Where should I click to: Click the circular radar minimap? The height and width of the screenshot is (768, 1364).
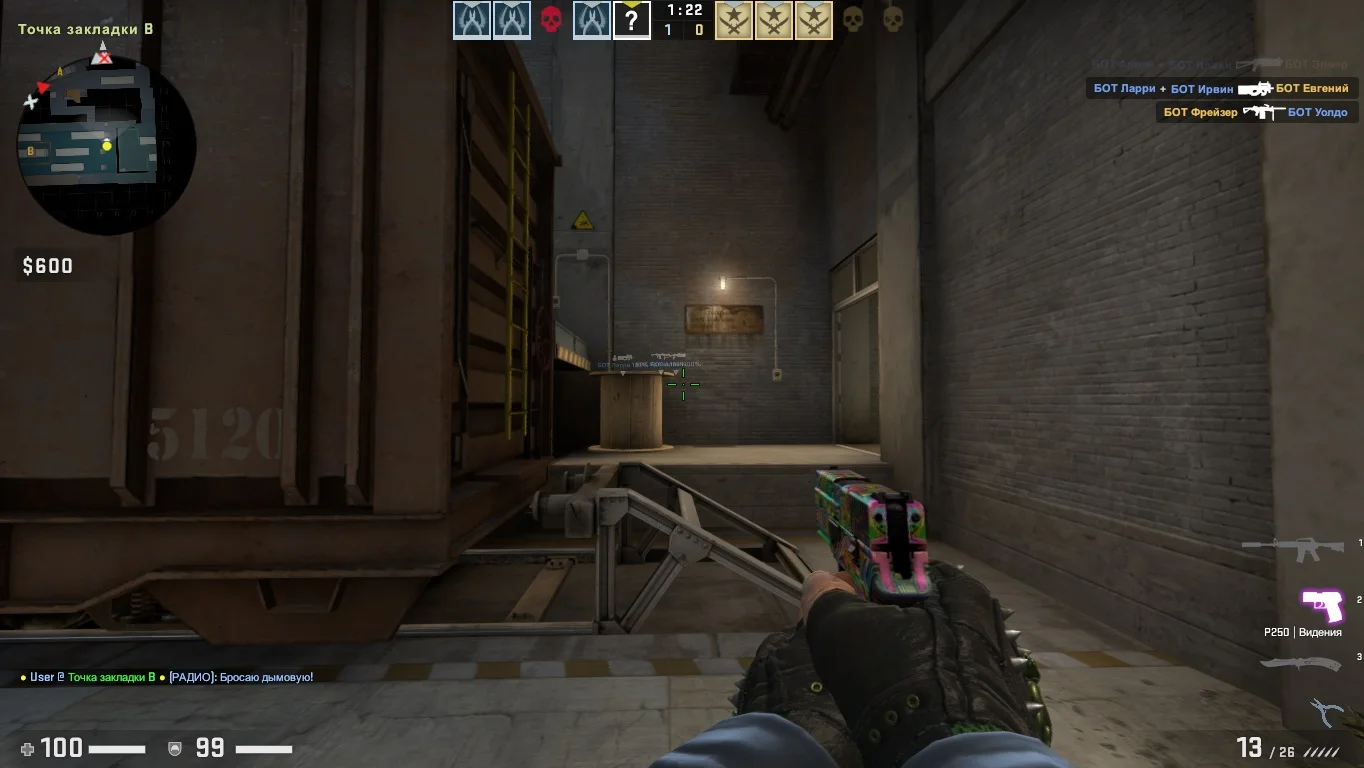(x=106, y=145)
